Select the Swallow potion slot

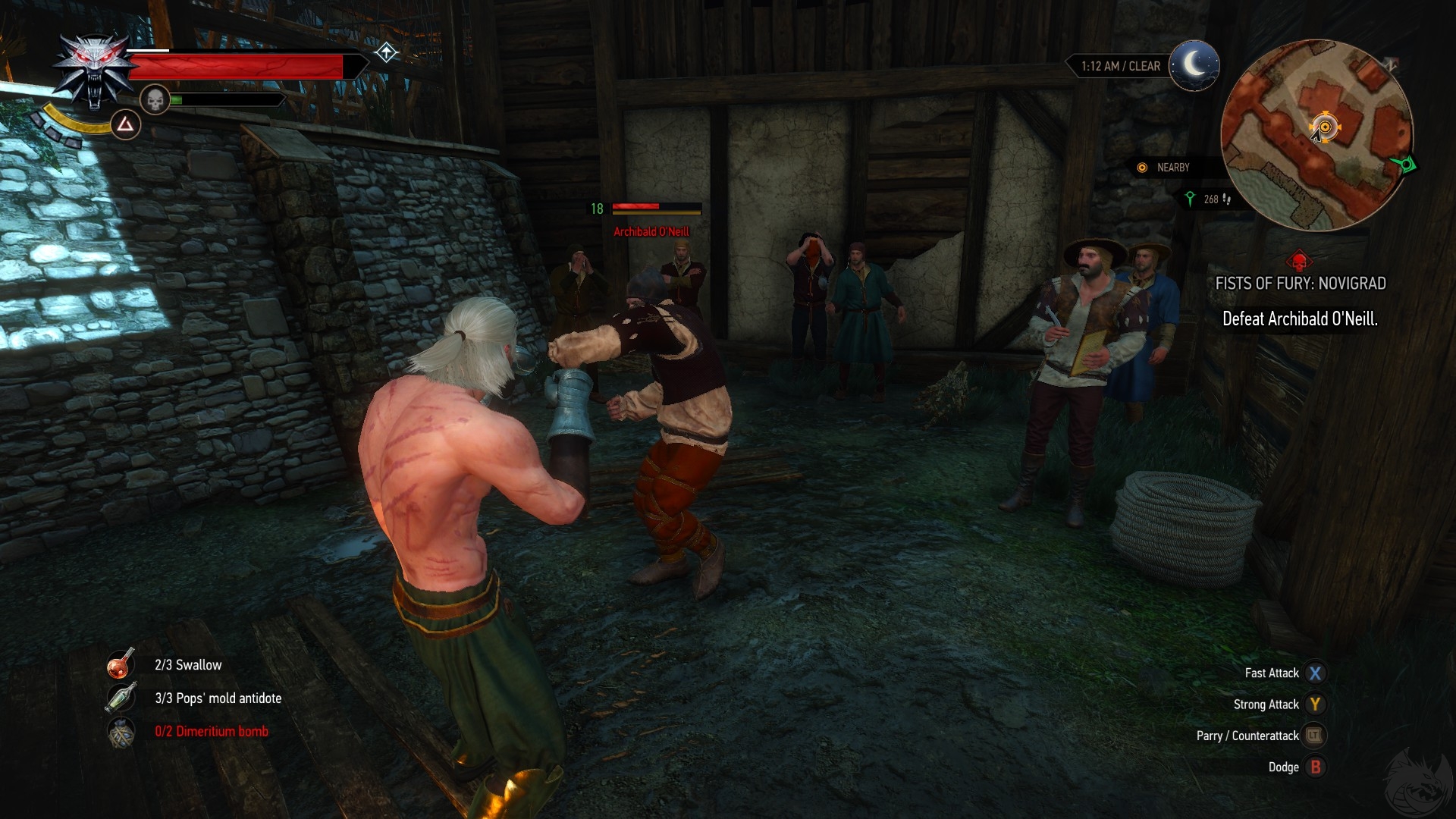coord(121,664)
